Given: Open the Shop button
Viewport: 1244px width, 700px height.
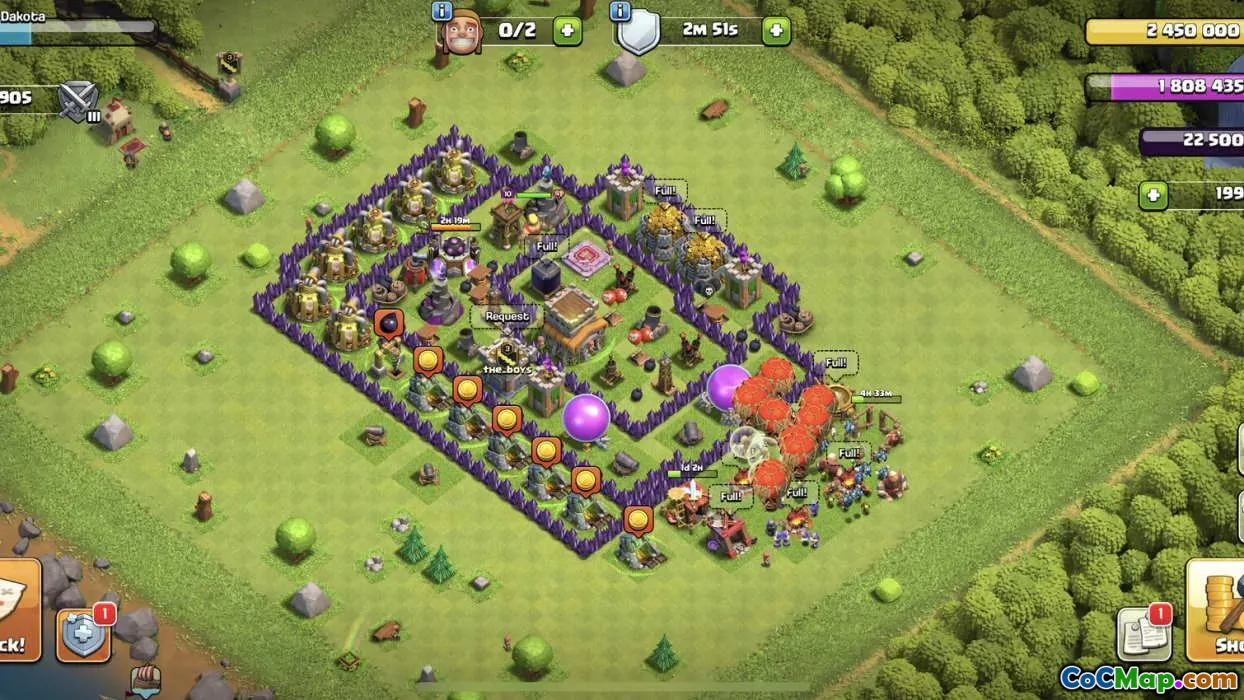Looking at the screenshot, I should click(1217, 610).
